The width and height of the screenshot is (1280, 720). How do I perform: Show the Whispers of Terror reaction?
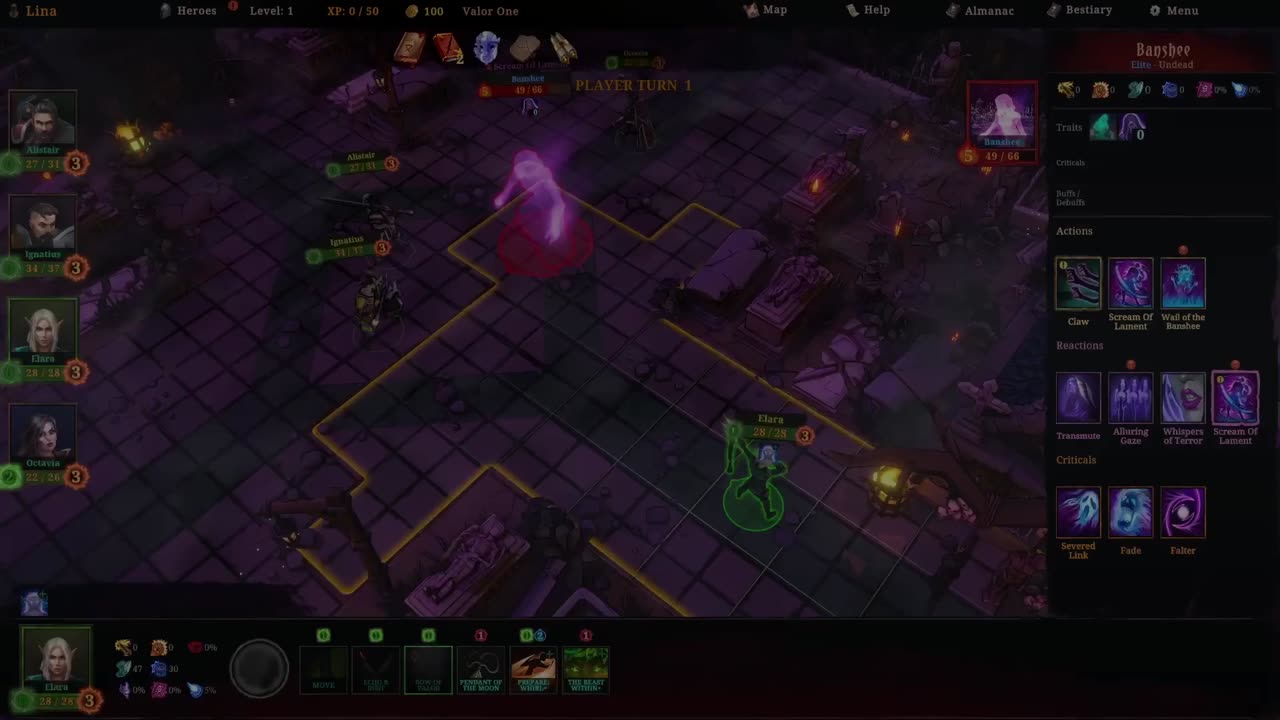click(x=1183, y=398)
